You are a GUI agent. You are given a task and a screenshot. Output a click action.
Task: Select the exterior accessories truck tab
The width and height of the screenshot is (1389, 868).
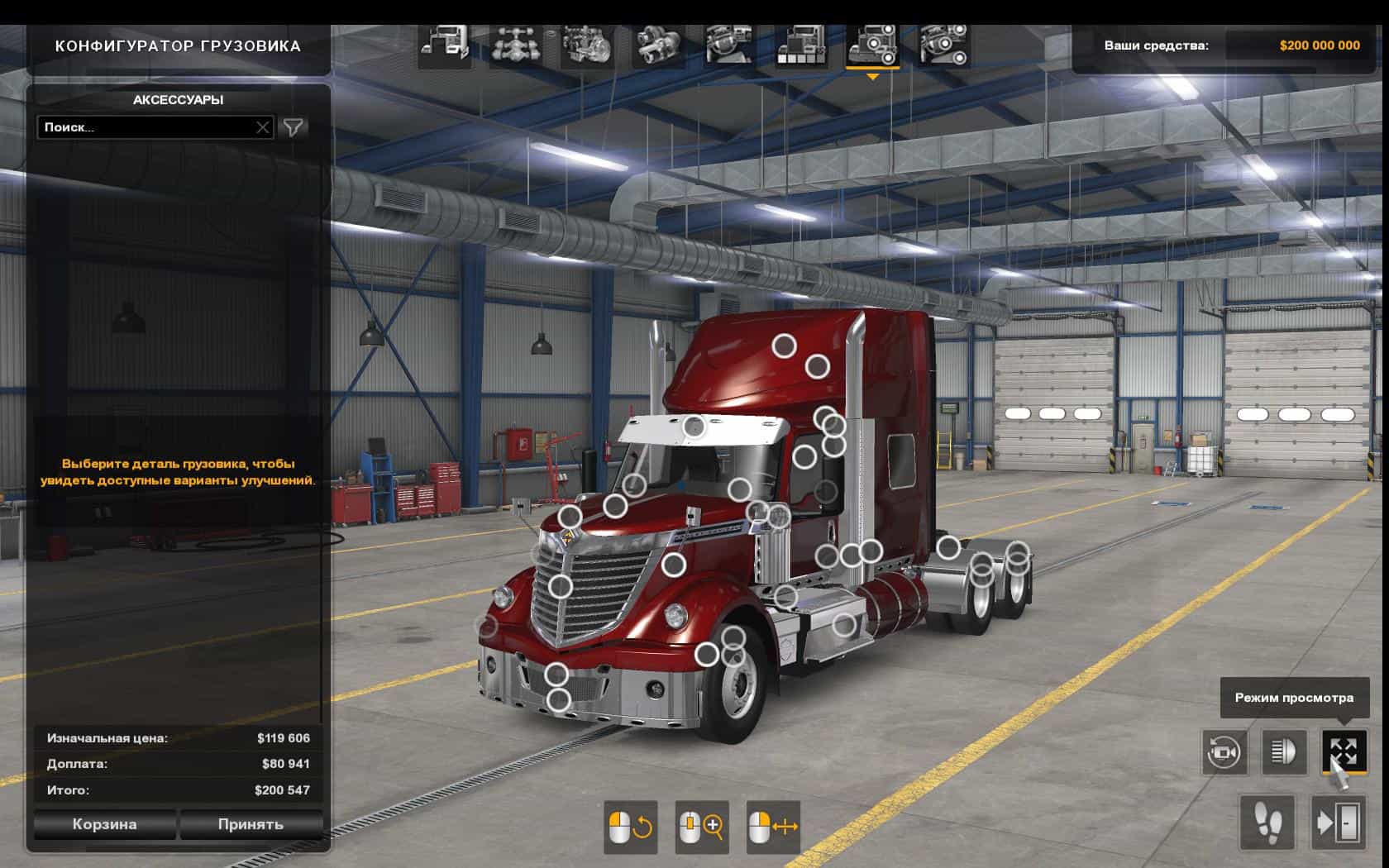tap(872, 45)
